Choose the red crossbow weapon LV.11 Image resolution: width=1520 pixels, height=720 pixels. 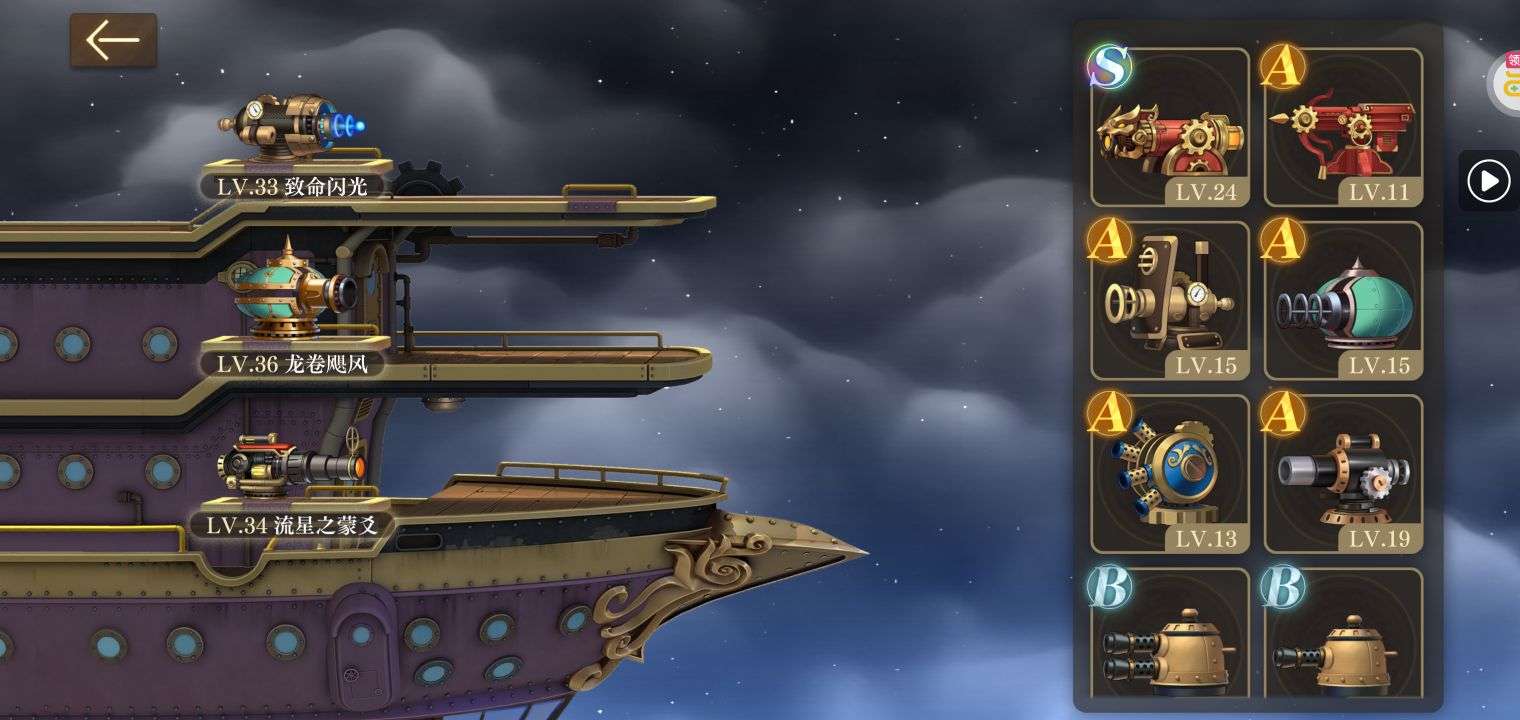1343,128
